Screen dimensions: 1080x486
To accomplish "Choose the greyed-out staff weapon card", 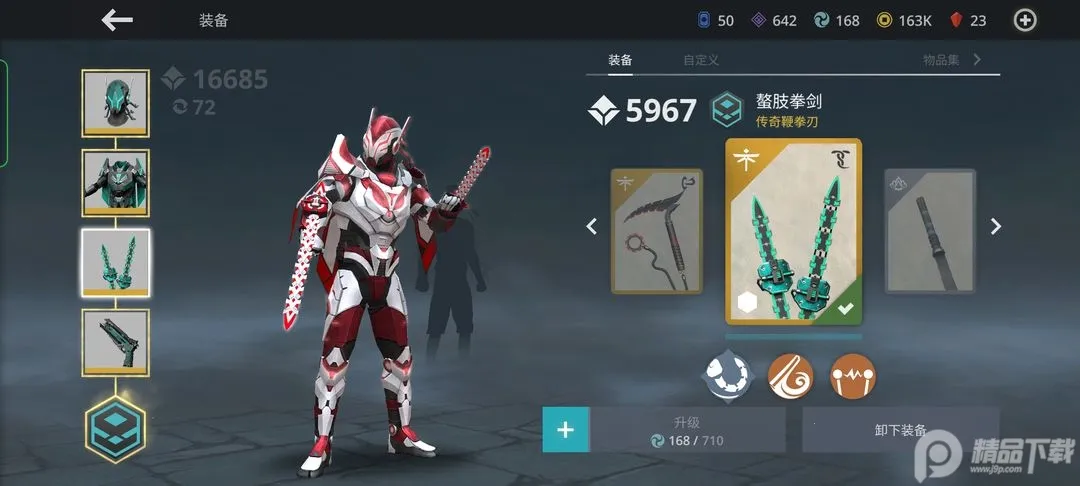I will click(x=929, y=231).
